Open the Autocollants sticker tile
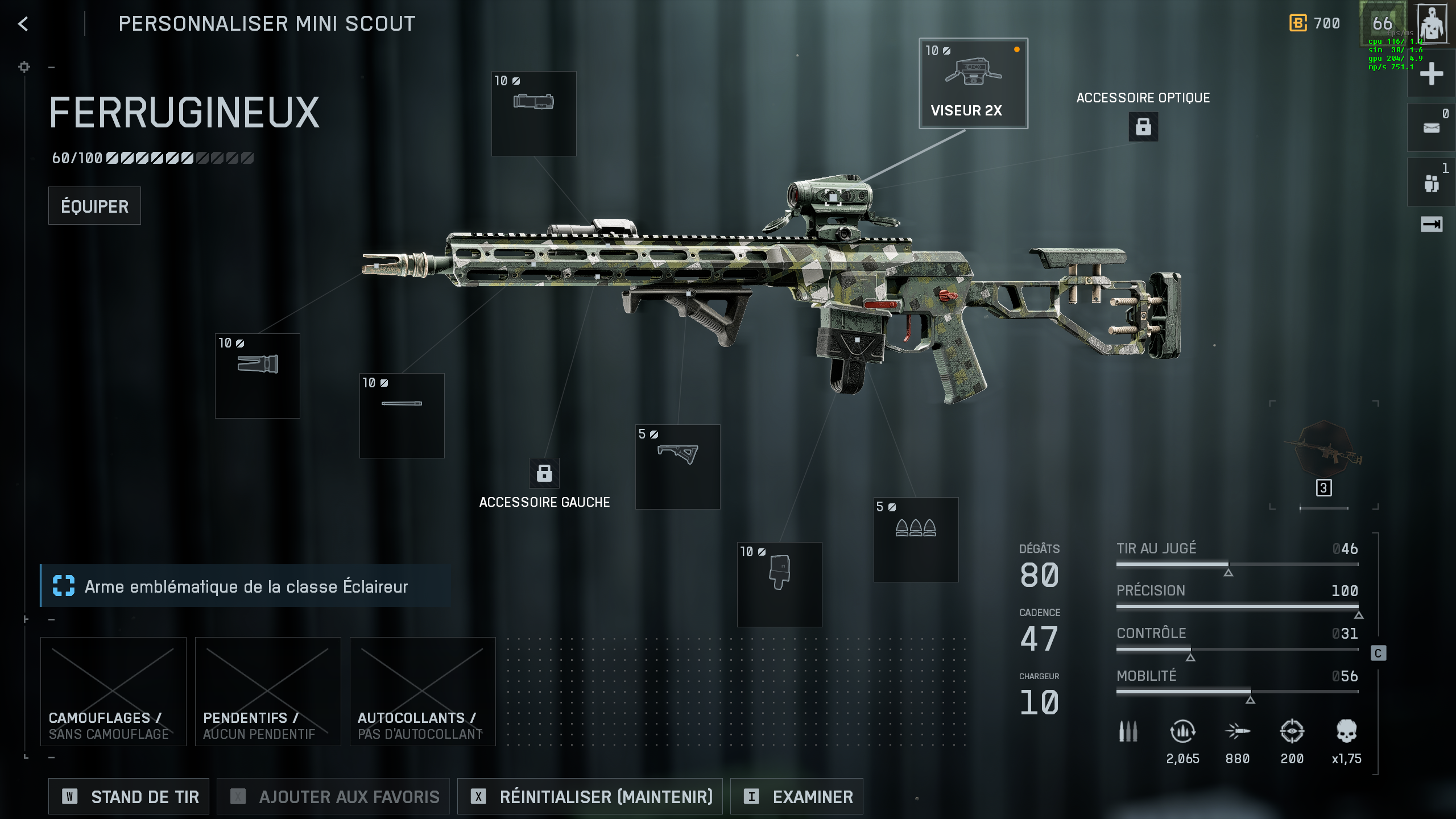Image resolution: width=1456 pixels, height=819 pixels. [x=423, y=691]
